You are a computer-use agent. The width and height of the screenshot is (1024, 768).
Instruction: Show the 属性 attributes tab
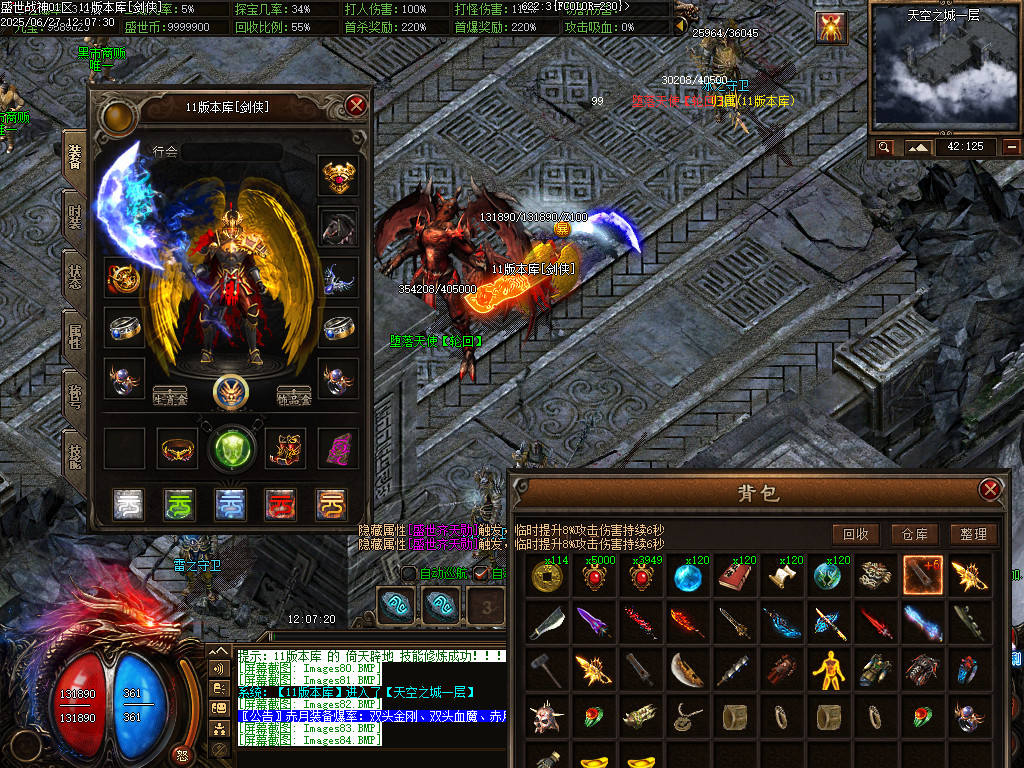coord(74,336)
